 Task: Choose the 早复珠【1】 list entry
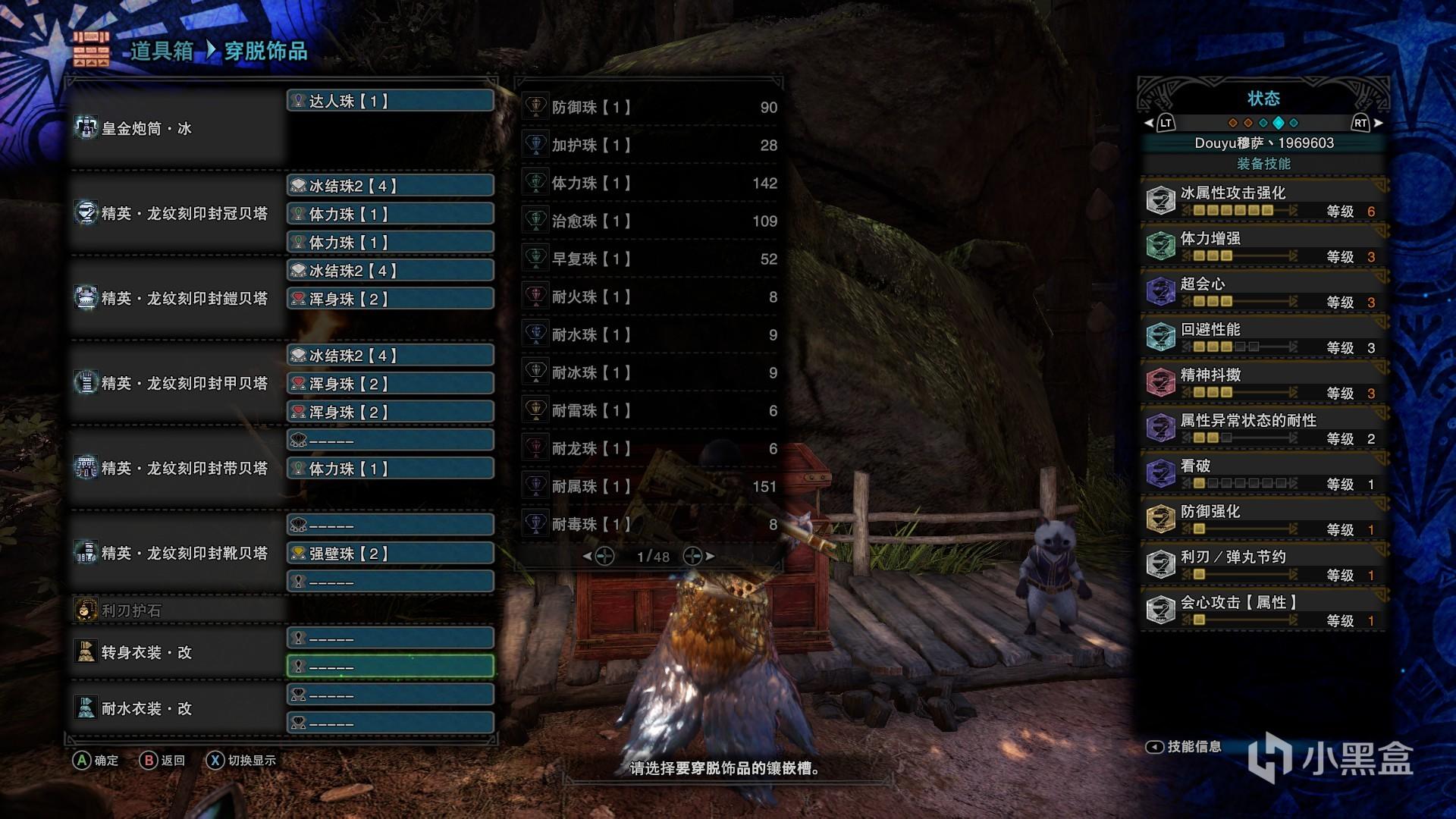(x=652, y=259)
